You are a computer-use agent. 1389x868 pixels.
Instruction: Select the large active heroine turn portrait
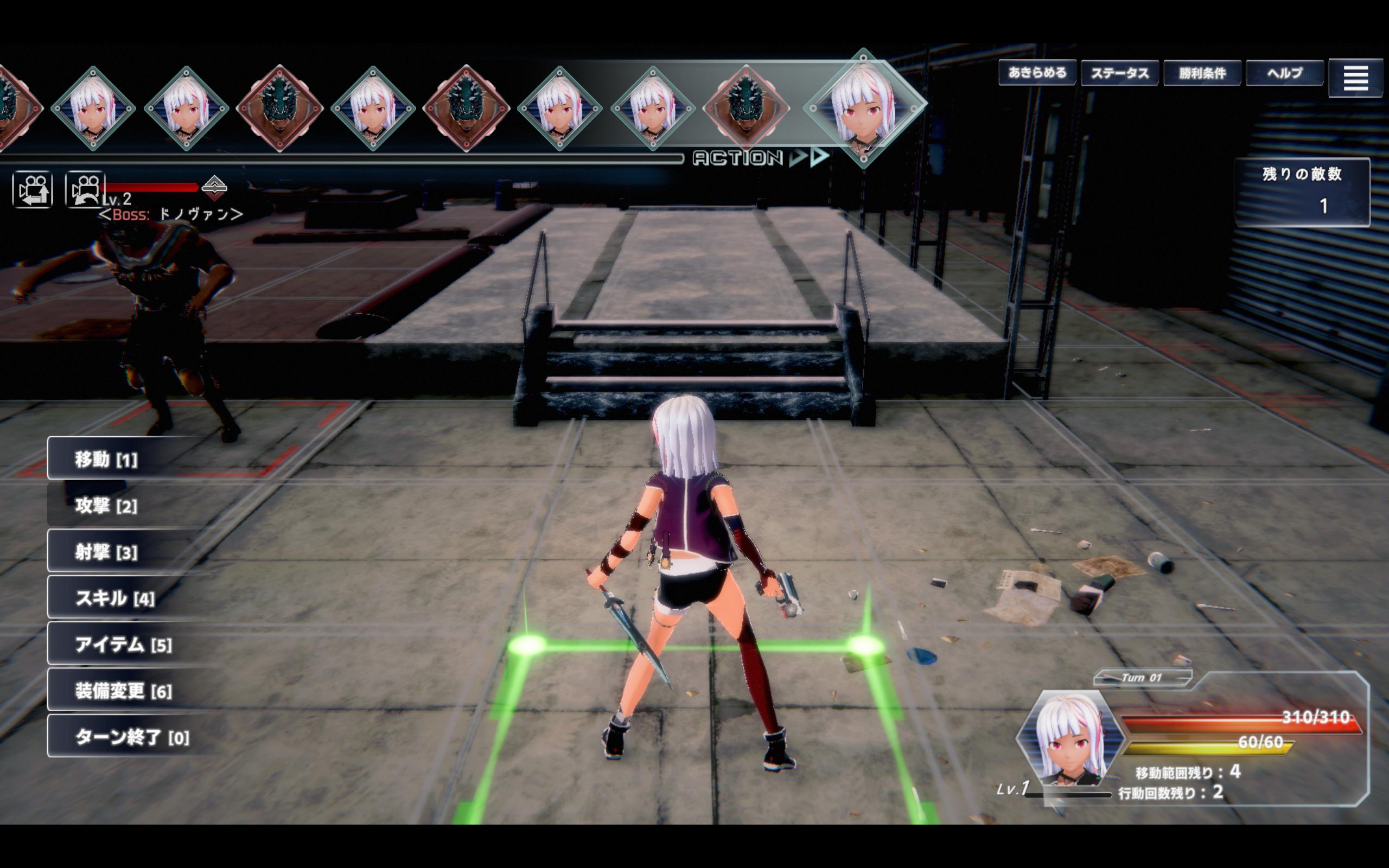pos(864,107)
